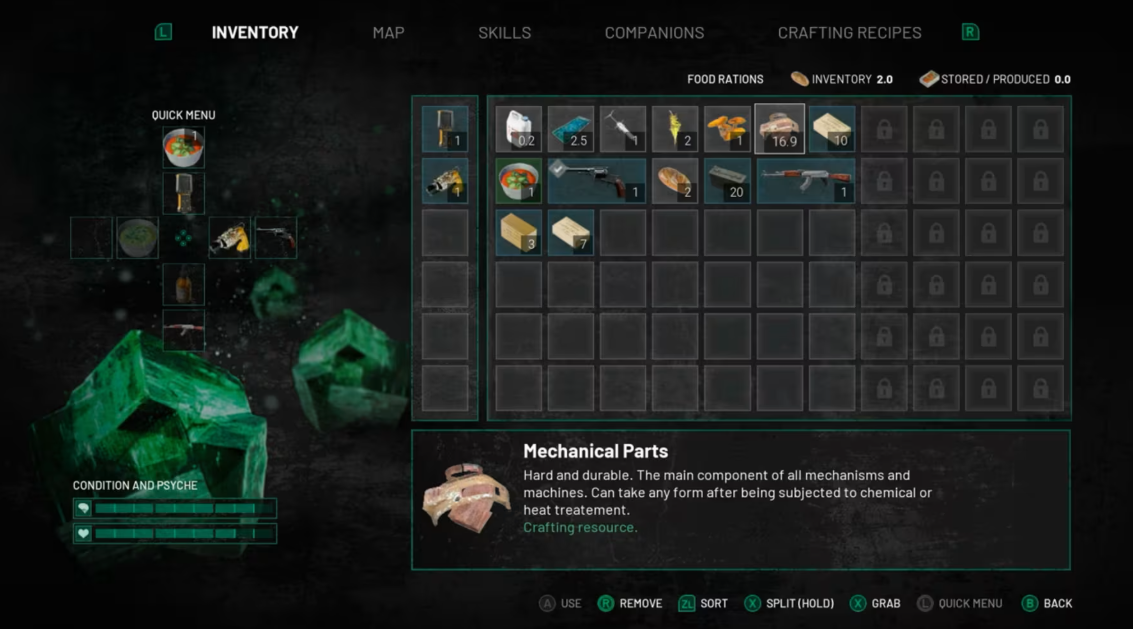
Task: Pick the wooden plank stack of 3
Action: click(x=518, y=232)
